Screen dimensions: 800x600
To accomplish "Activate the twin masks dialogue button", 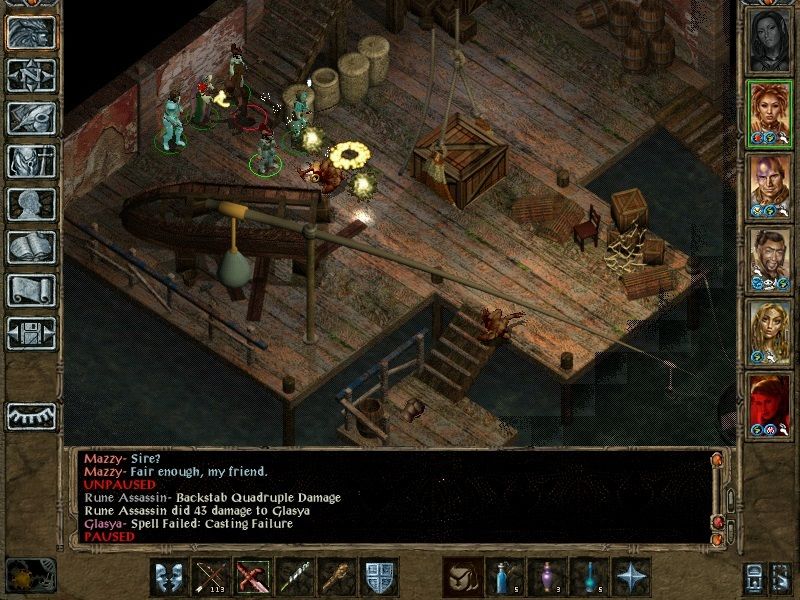I will point(169,579).
